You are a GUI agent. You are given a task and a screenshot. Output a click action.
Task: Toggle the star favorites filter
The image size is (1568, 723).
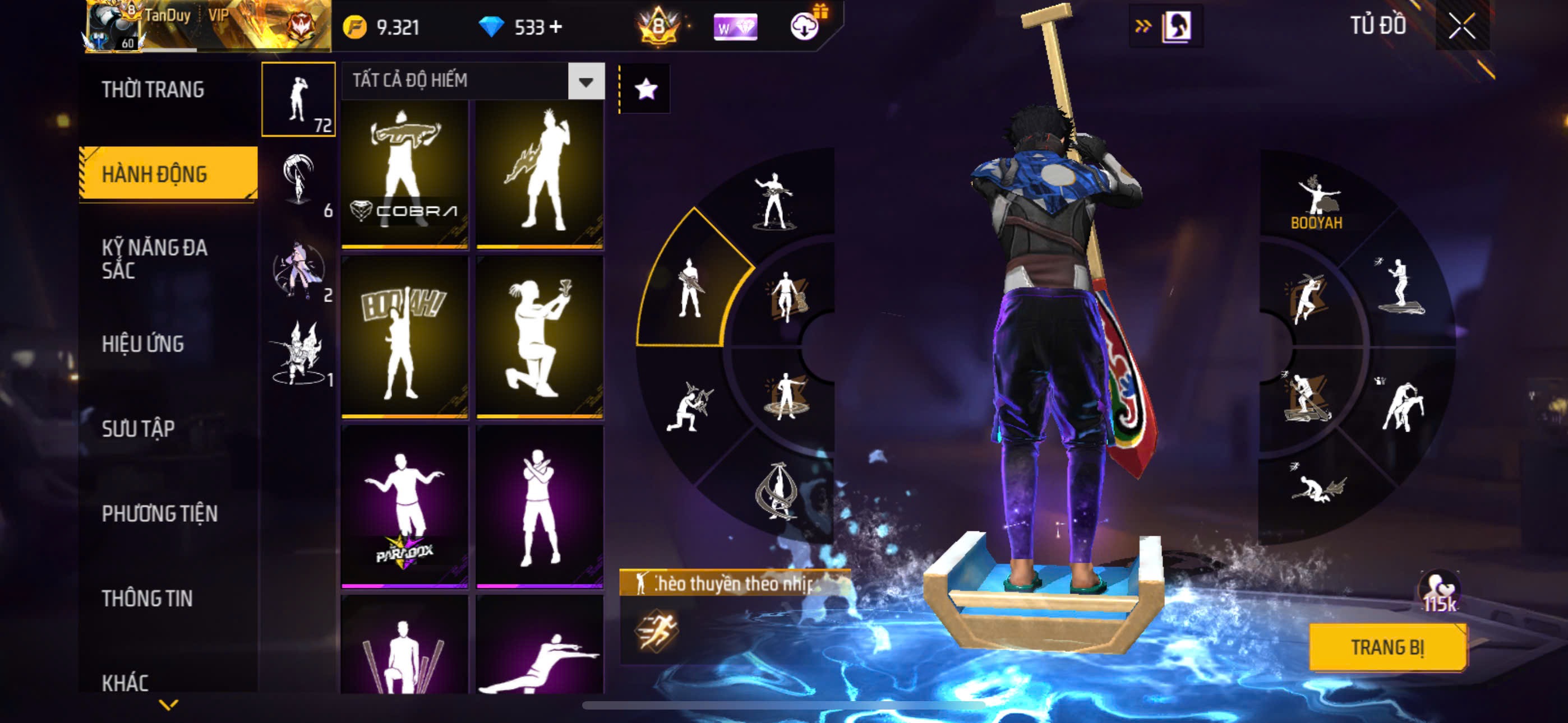tap(645, 90)
